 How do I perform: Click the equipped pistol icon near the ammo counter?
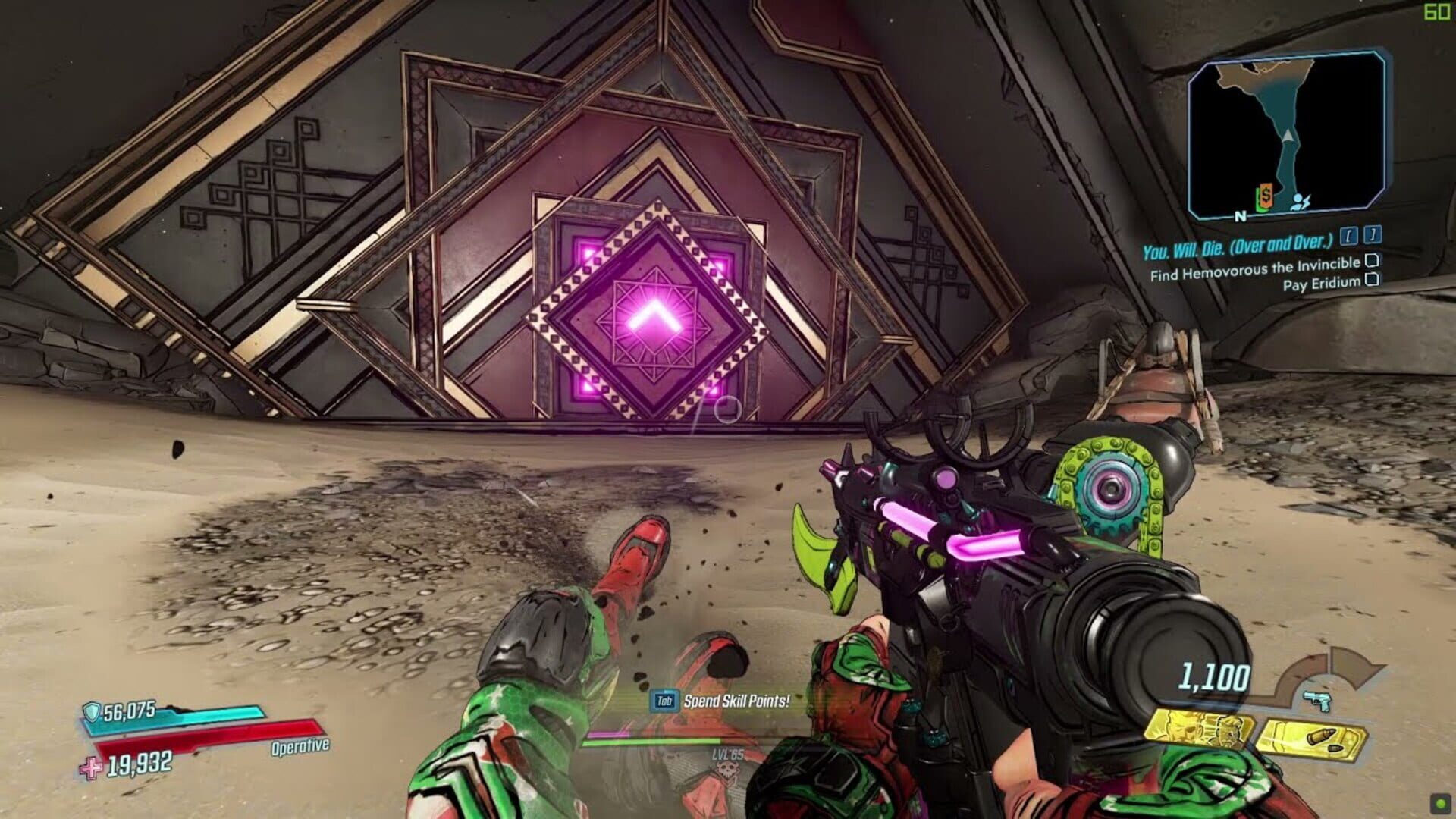[x=1316, y=701]
